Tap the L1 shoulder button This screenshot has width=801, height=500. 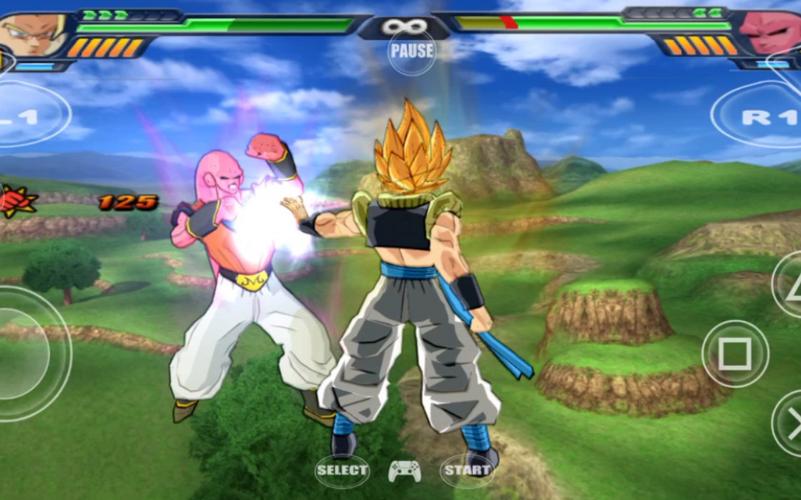(x=28, y=115)
